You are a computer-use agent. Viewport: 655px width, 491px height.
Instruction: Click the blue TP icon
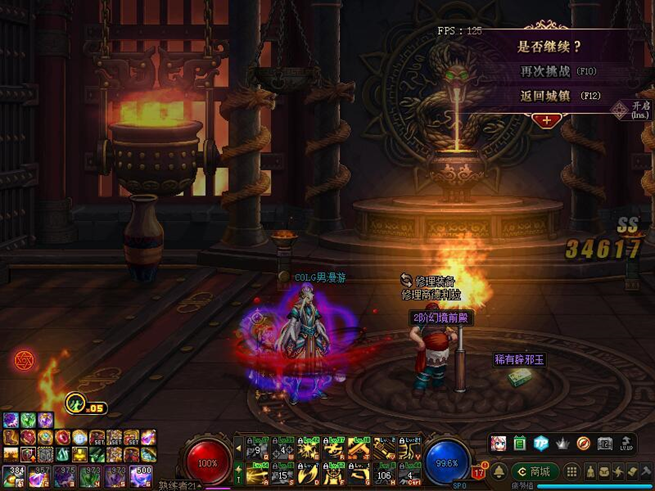pyautogui.click(x=540, y=443)
